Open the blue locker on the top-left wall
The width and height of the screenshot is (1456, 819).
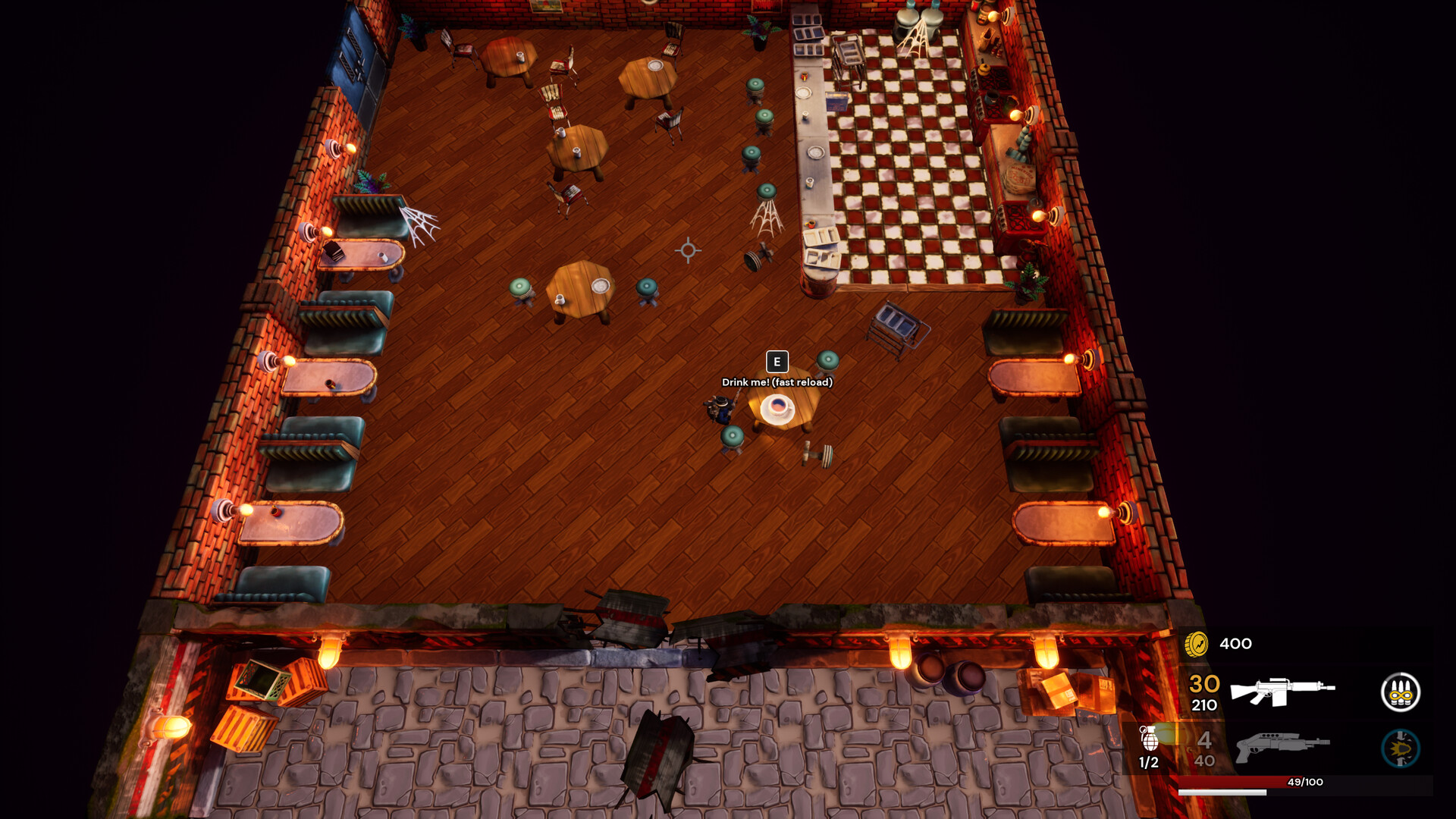[x=353, y=45]
